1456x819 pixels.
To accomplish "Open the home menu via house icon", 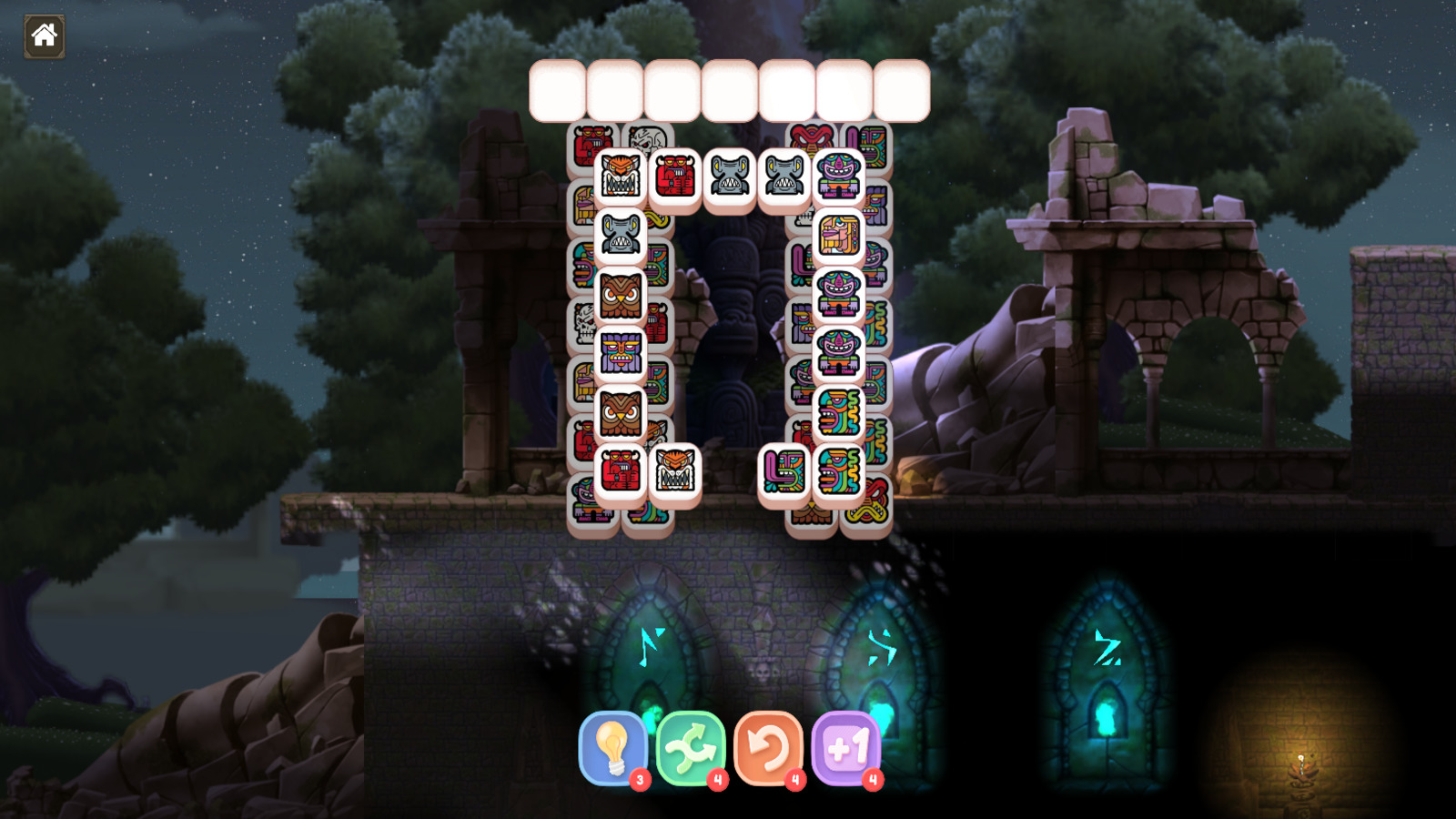I will pos(43,36).
